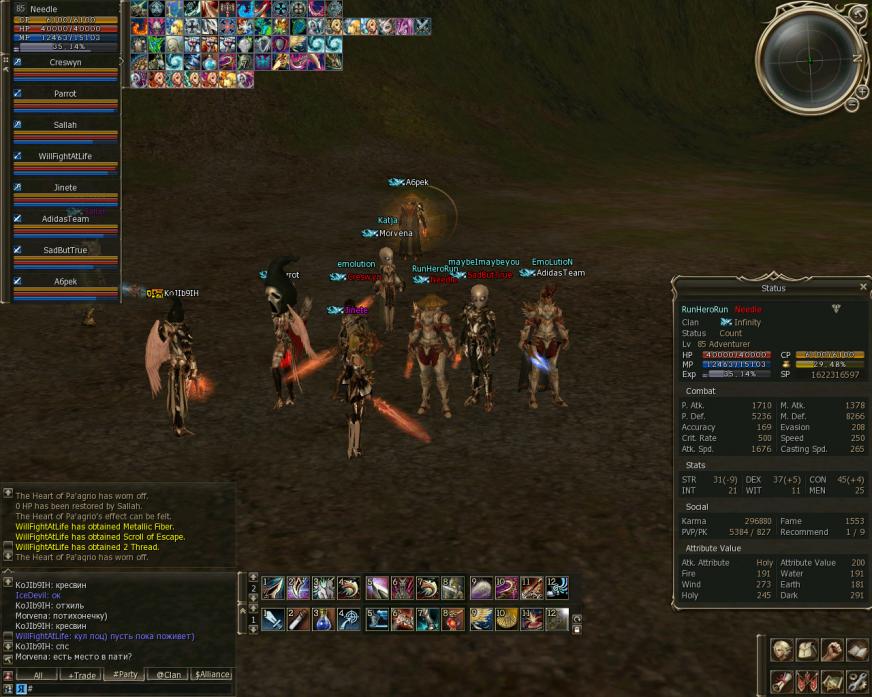Pick Jinete from the party frames
Screen dimensions: 872x697
click(x=66, y=187)
